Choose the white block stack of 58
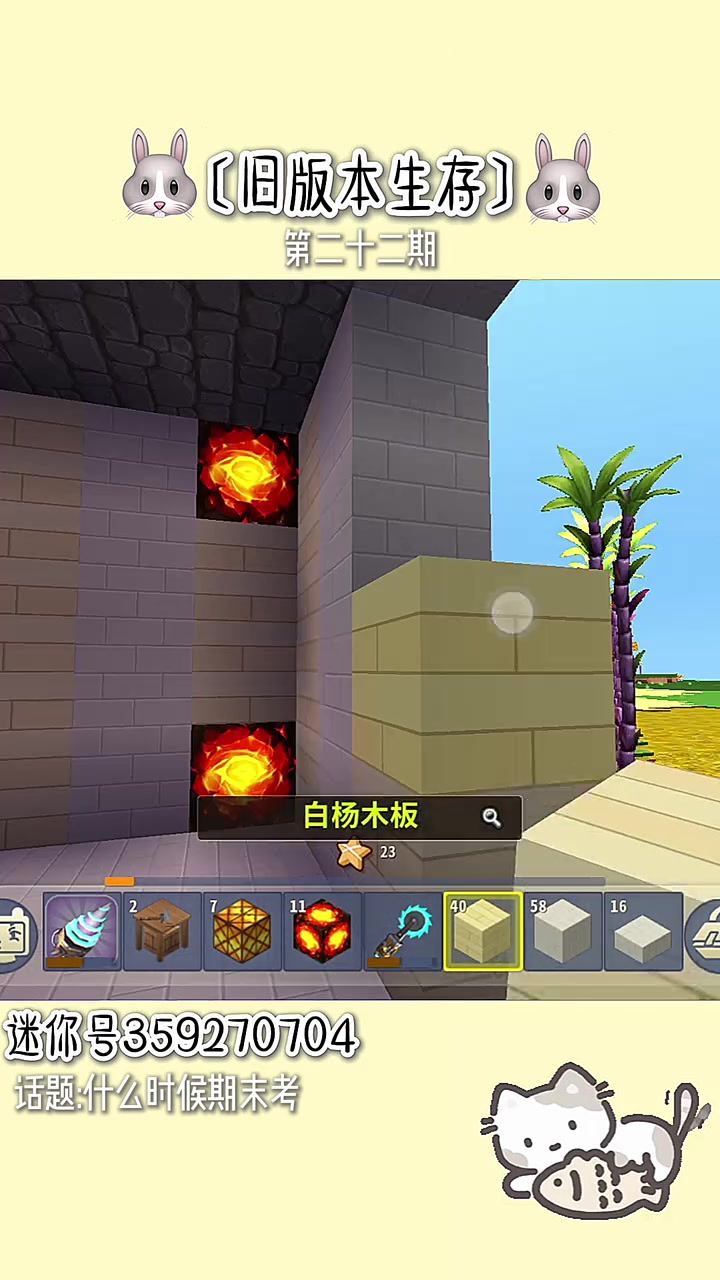Image resolution: width=720 pixels, height=1280 pixels. point(563,932)
